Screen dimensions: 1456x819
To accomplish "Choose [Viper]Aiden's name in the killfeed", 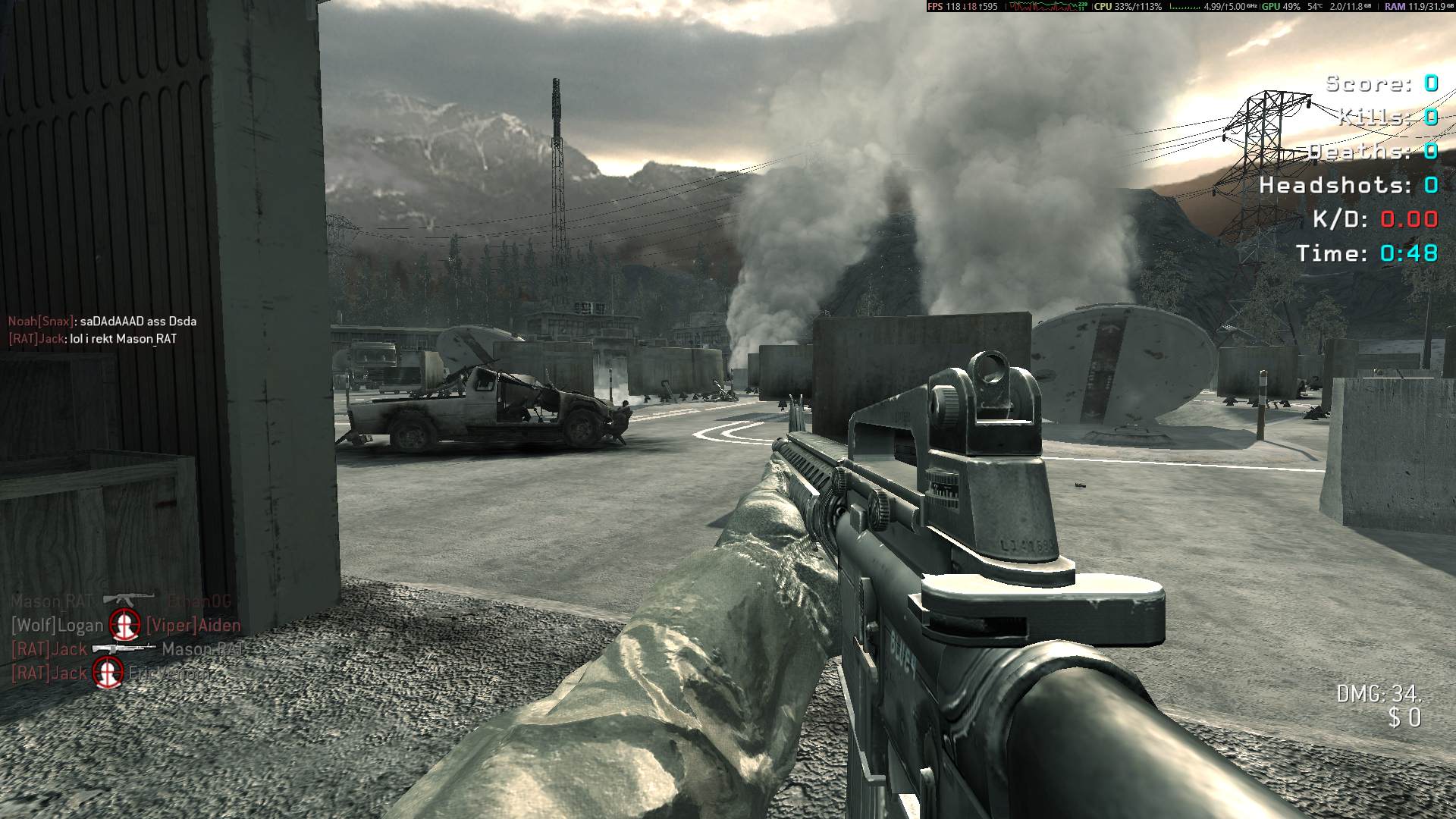I will 193,626.
